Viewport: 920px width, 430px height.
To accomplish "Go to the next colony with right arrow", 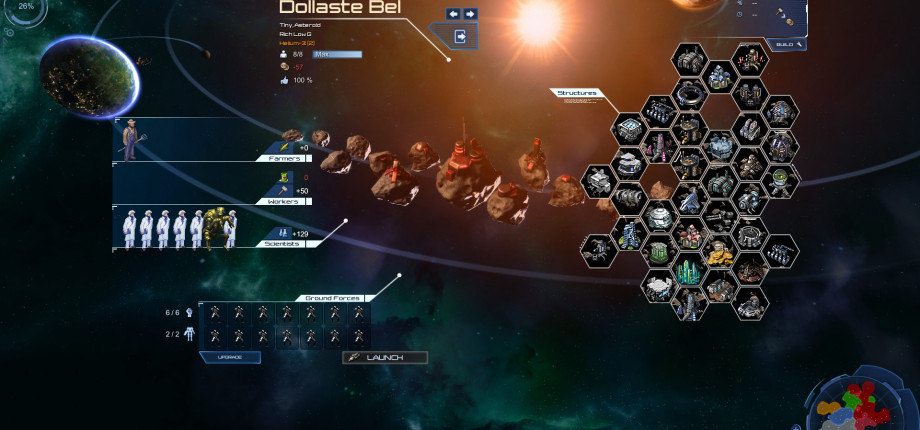I will [470, 14].
